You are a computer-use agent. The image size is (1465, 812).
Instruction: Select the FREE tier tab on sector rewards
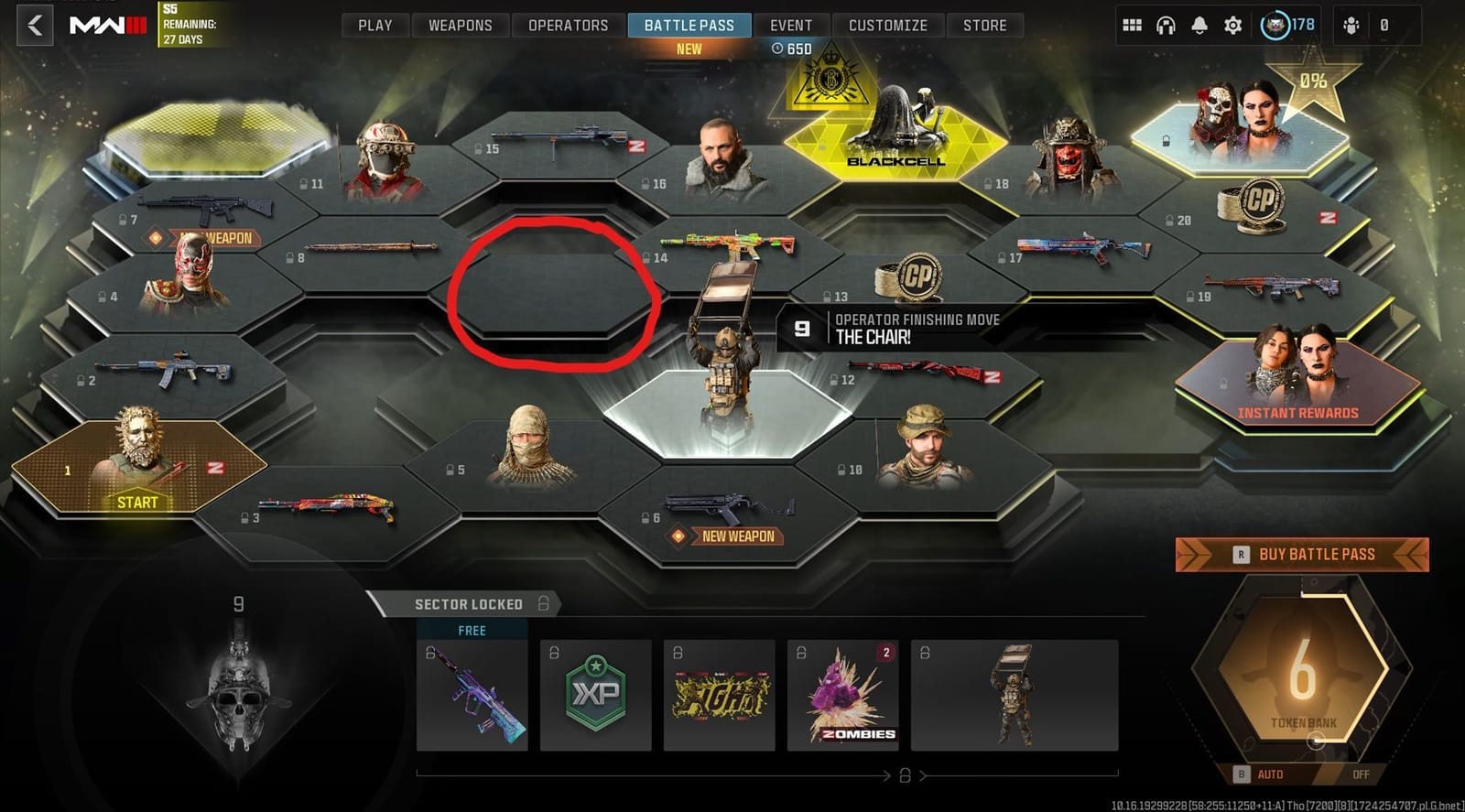pos(471,630)
